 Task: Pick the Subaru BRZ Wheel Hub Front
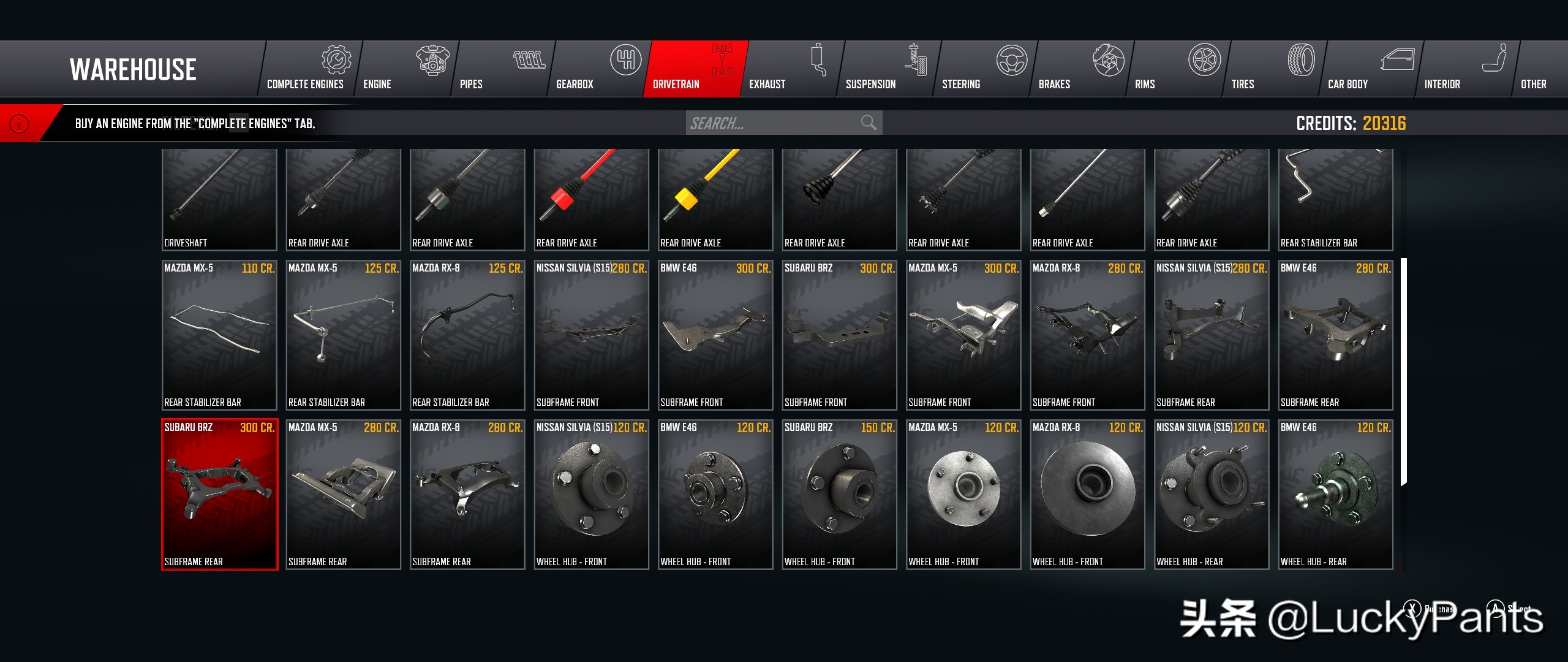(839, 494)
